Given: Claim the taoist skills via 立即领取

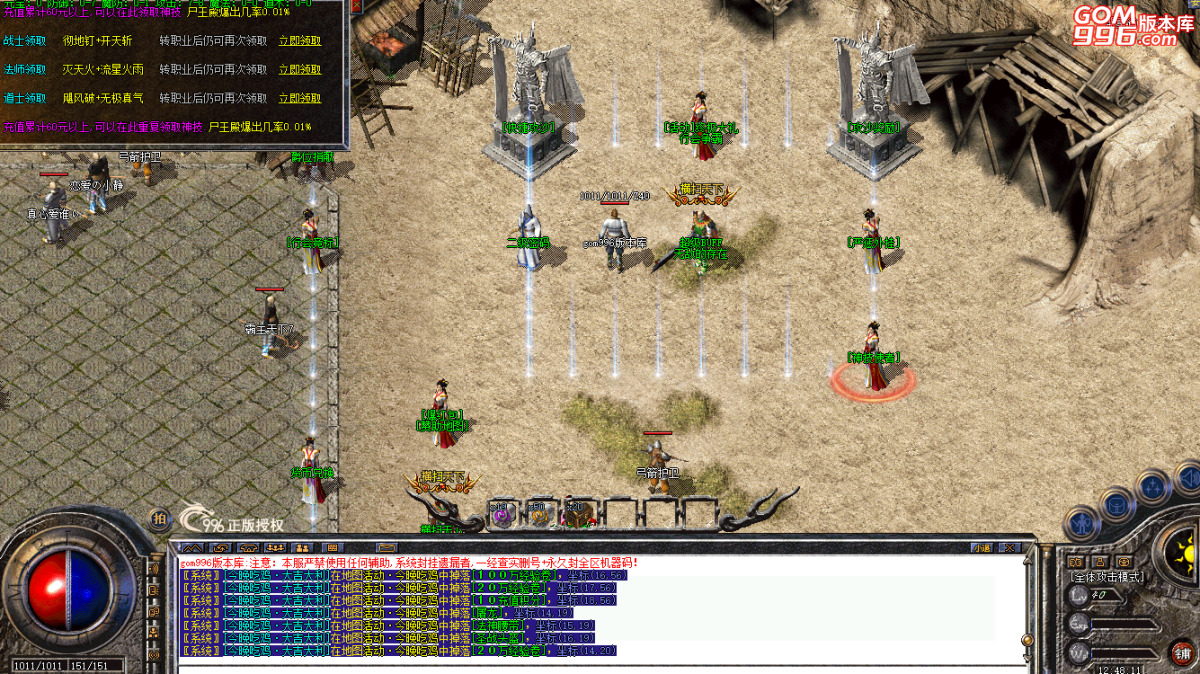Looking at the screenshot, I should (x=299, y=98).
